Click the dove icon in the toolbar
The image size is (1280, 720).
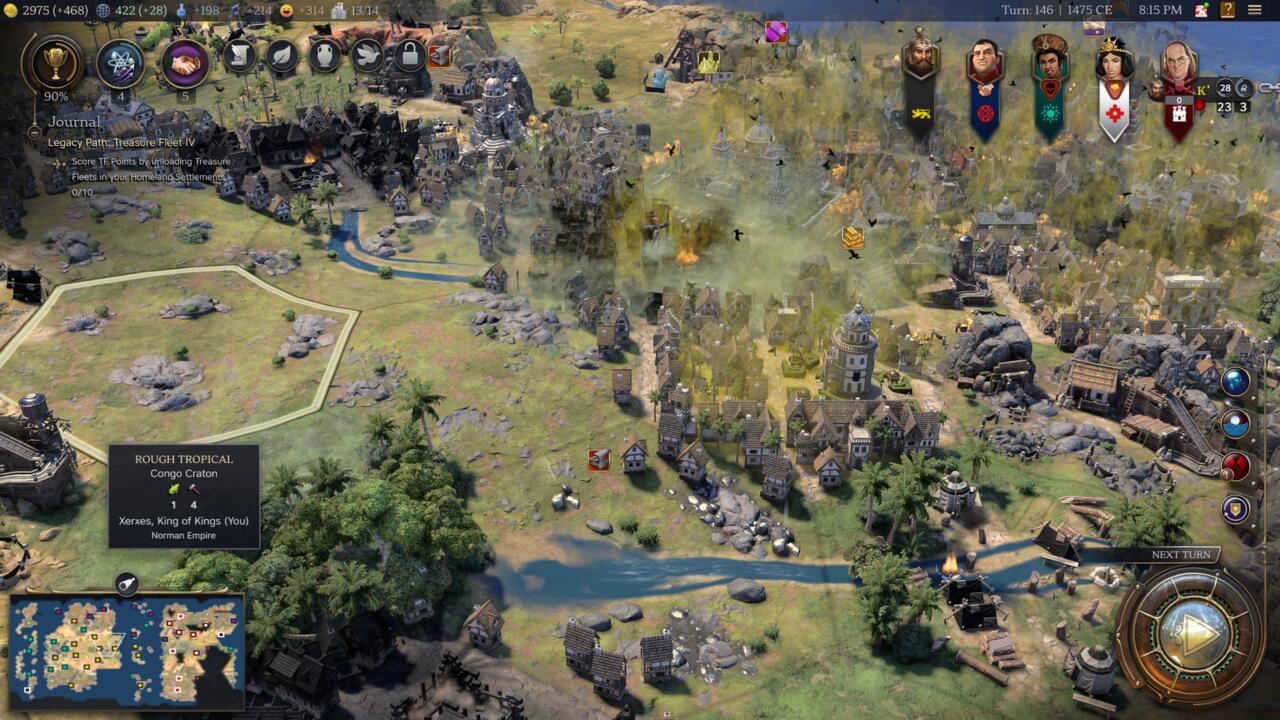(366, 55)
